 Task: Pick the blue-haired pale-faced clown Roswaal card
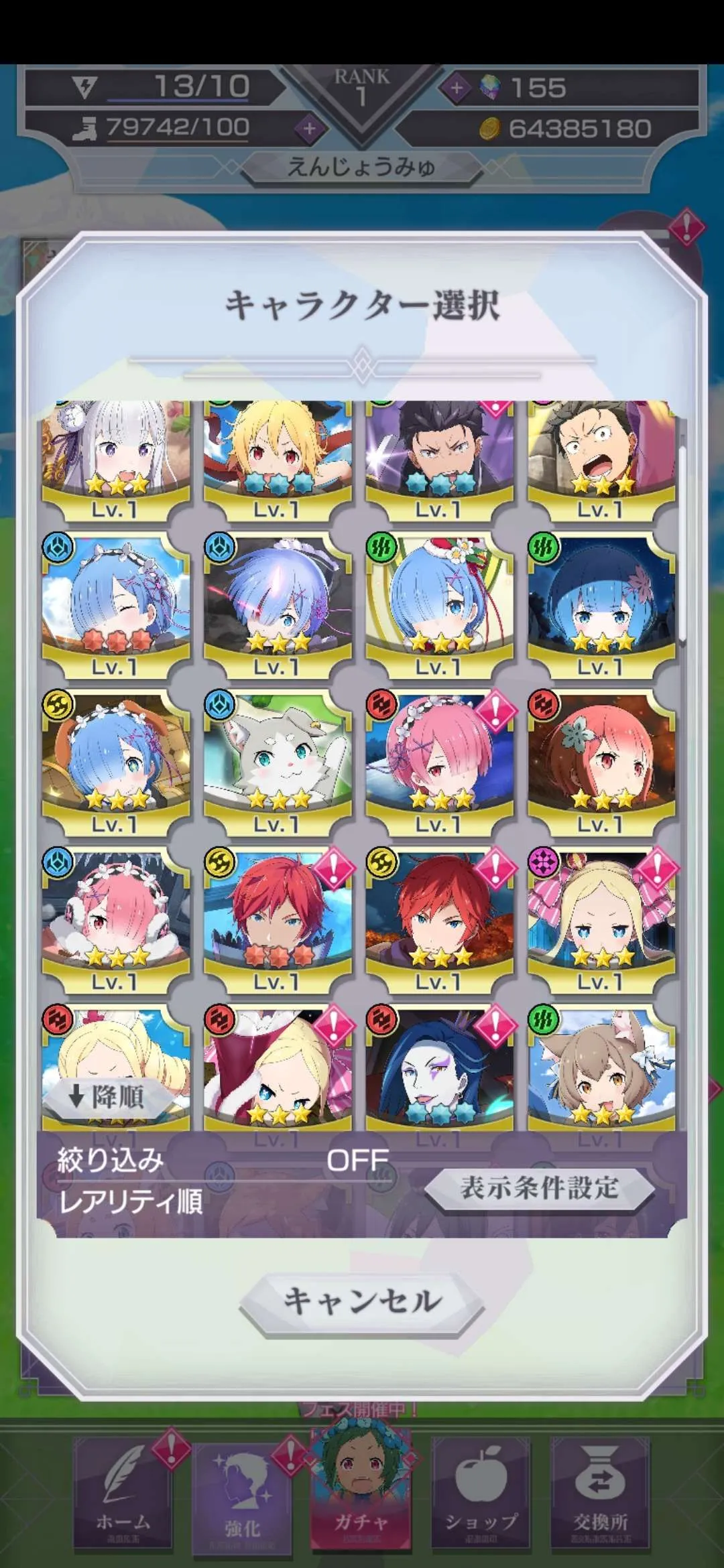440,1069
